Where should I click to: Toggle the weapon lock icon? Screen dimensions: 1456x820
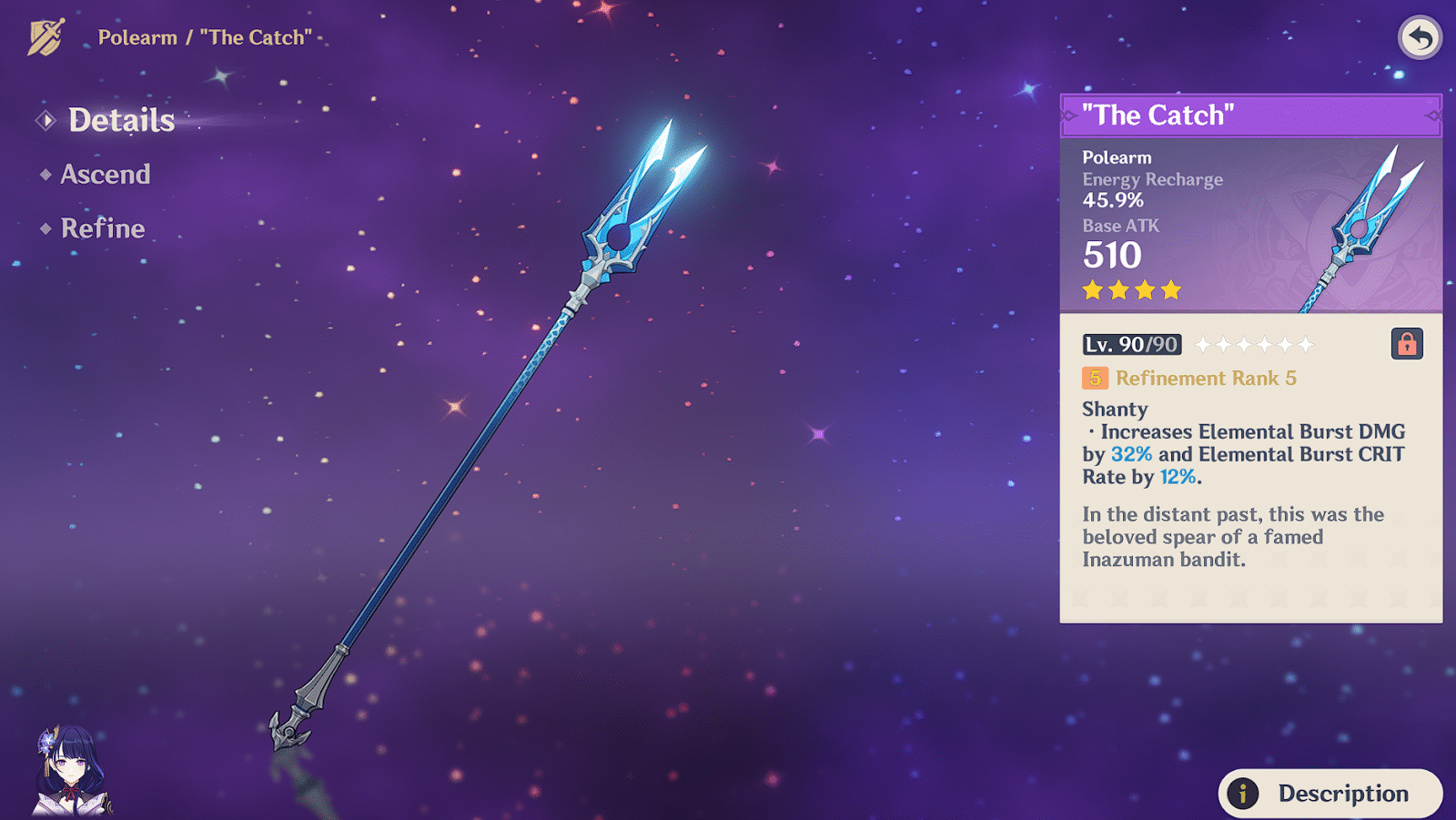tap(1406, 344)
